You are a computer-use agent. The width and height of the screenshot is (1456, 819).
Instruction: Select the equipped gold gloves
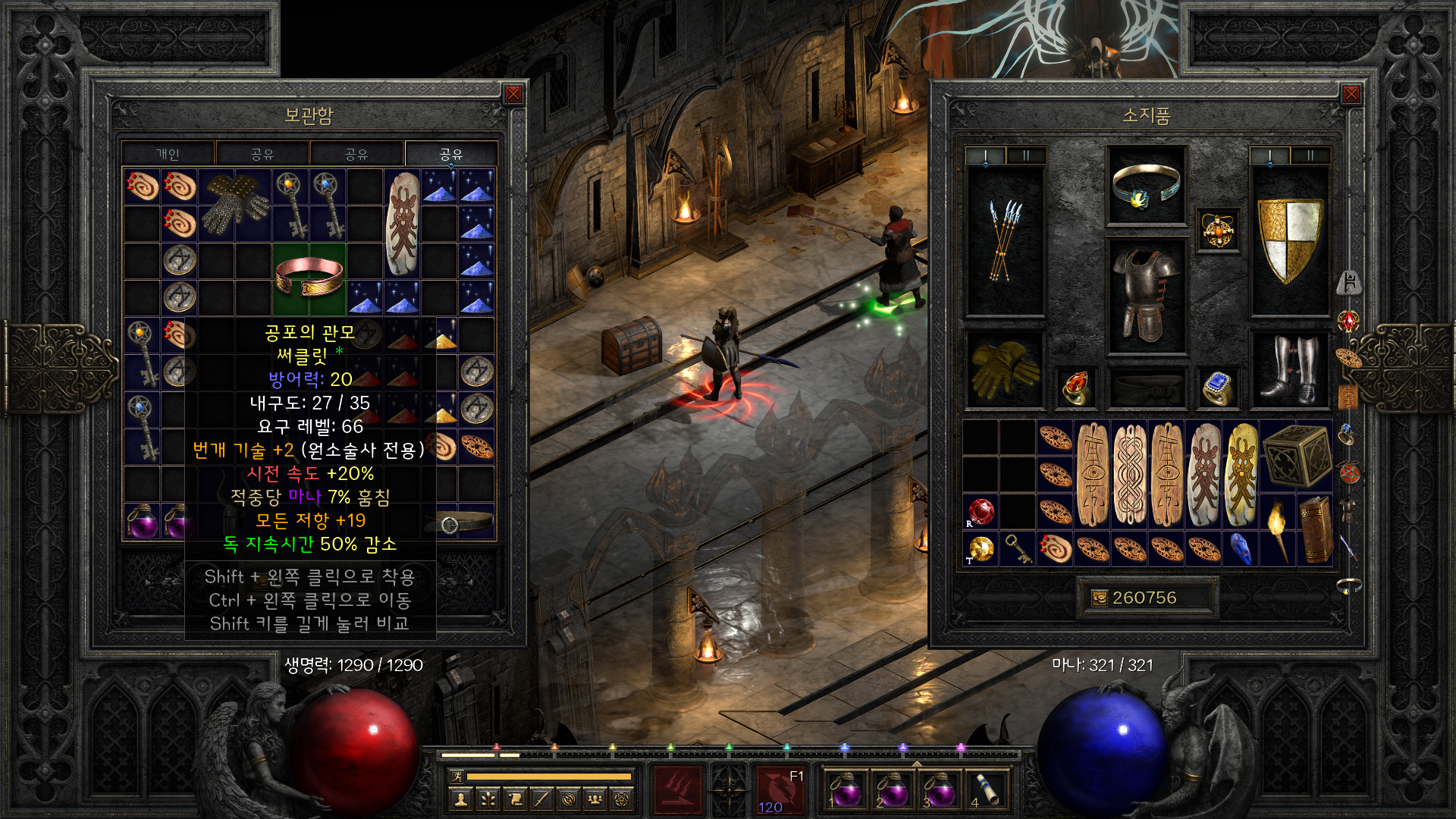1005,369
